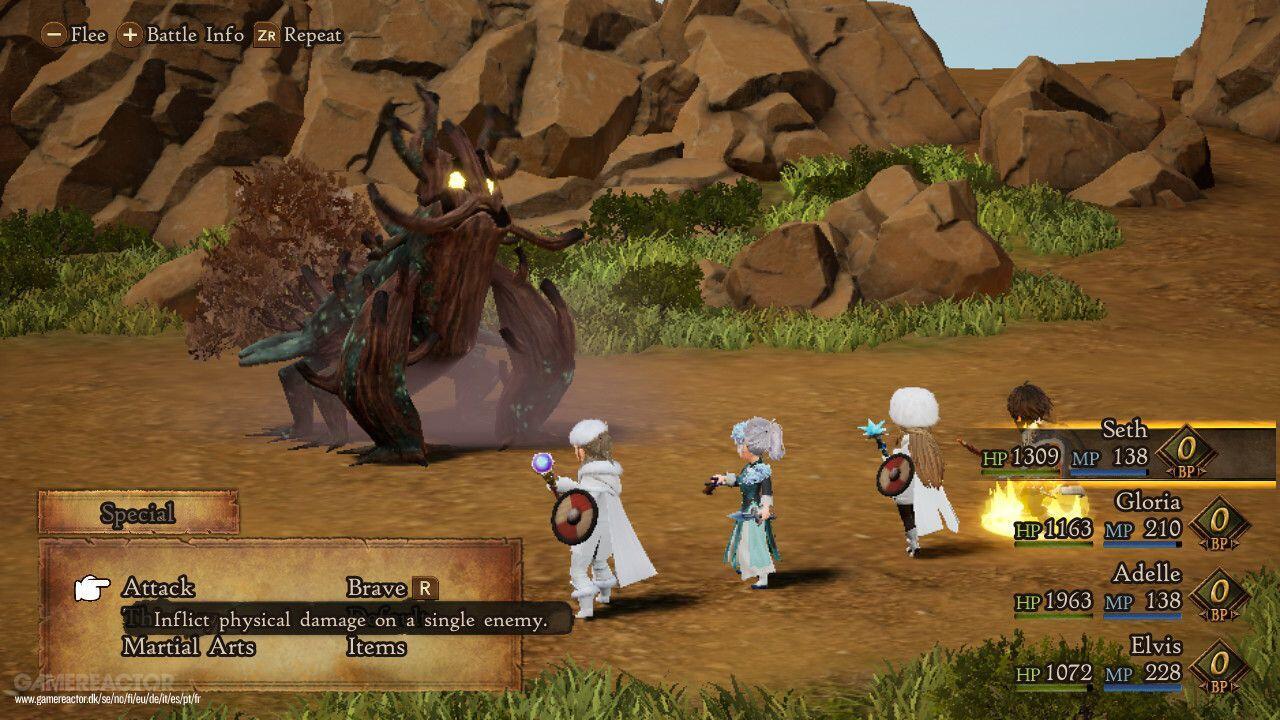Open the Martial Arts ability list
The height and width of the screenshot is (720, 1280).
pos(188,647)
